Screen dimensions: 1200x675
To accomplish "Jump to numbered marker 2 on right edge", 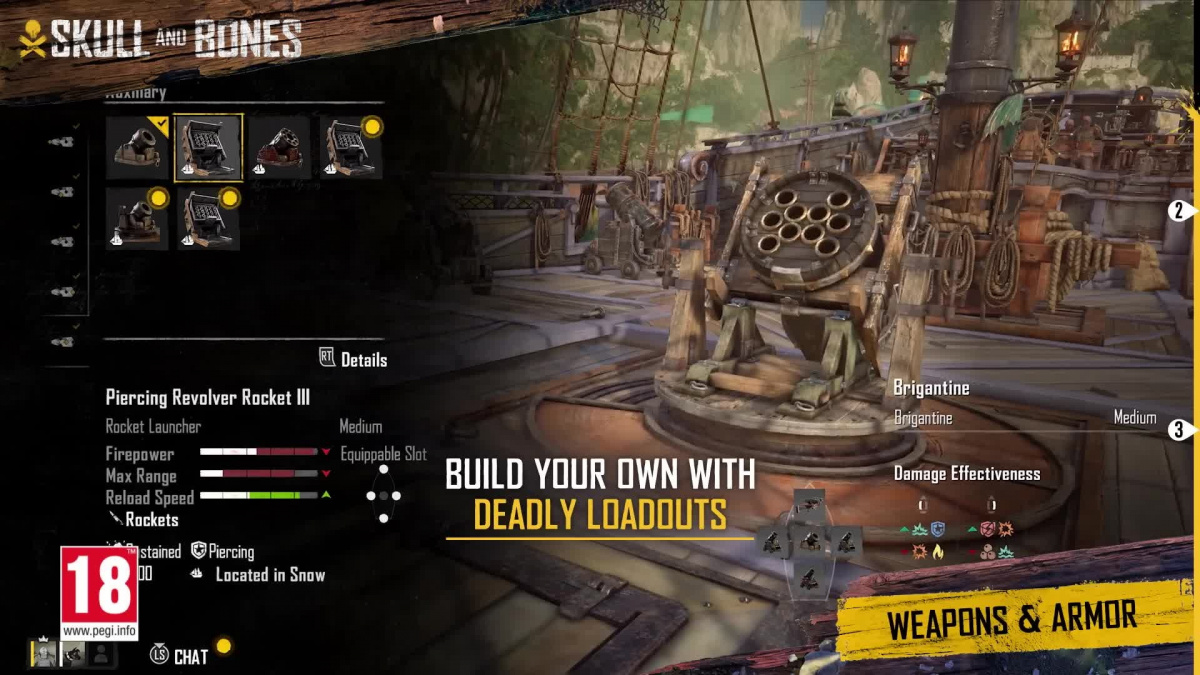I will 1180,211.
